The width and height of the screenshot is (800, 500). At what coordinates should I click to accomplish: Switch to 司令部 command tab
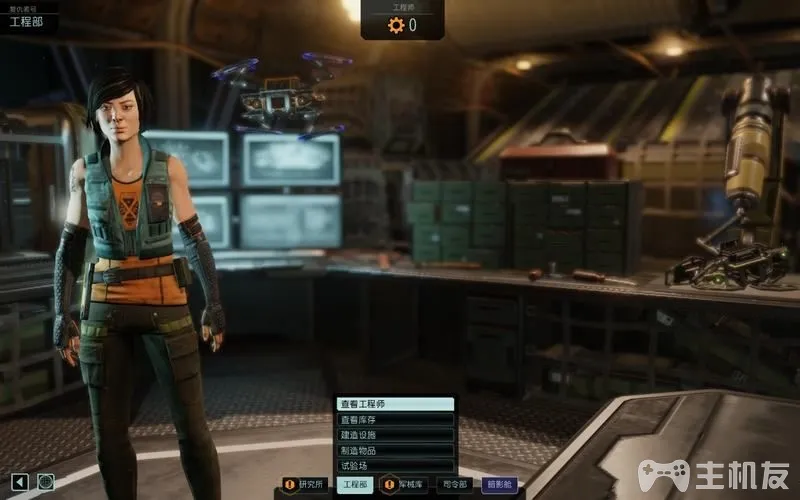(456, 484)
